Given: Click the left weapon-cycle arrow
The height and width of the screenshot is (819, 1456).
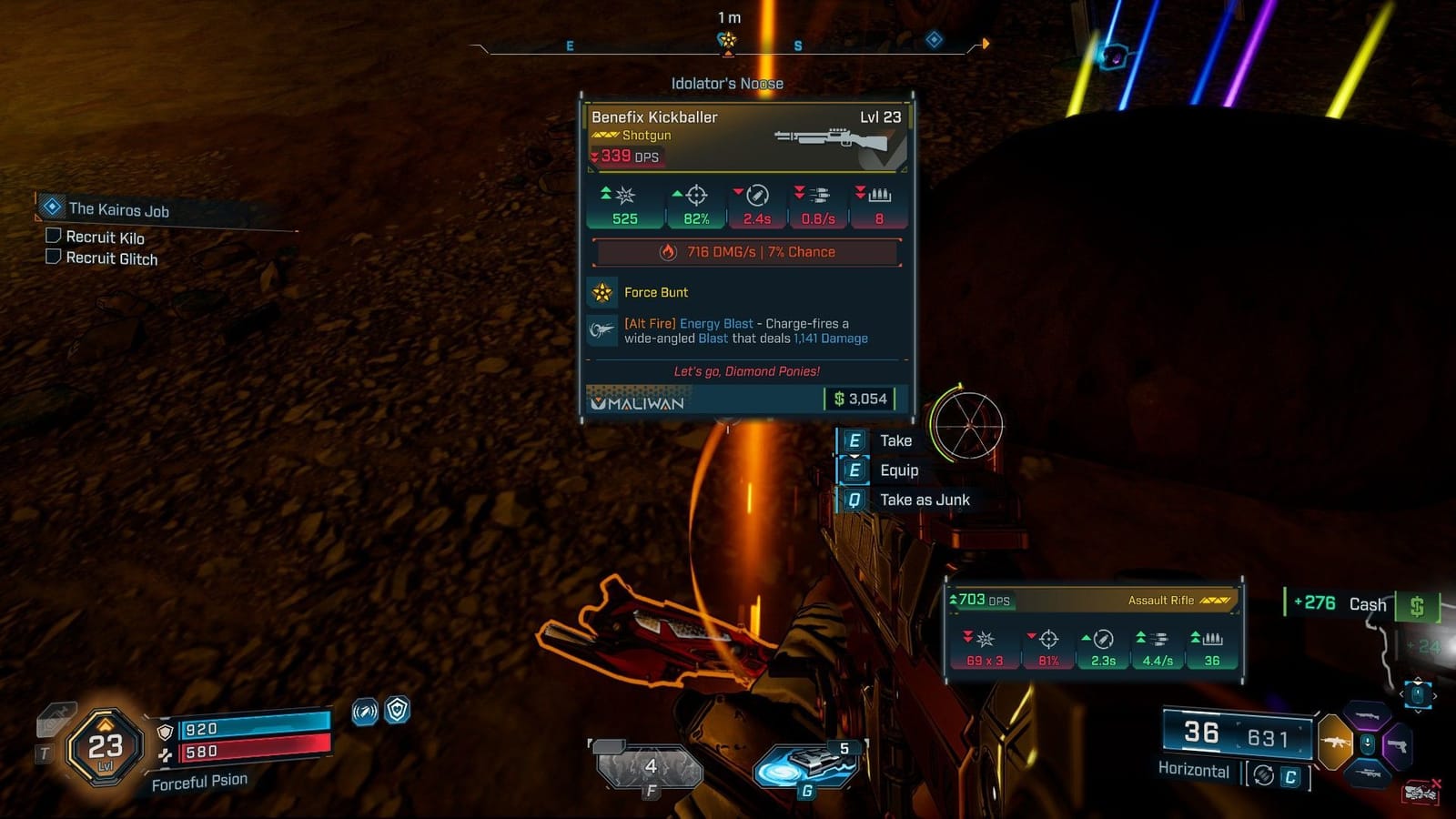Looking at the screenshot, I should pos(1401,694).
